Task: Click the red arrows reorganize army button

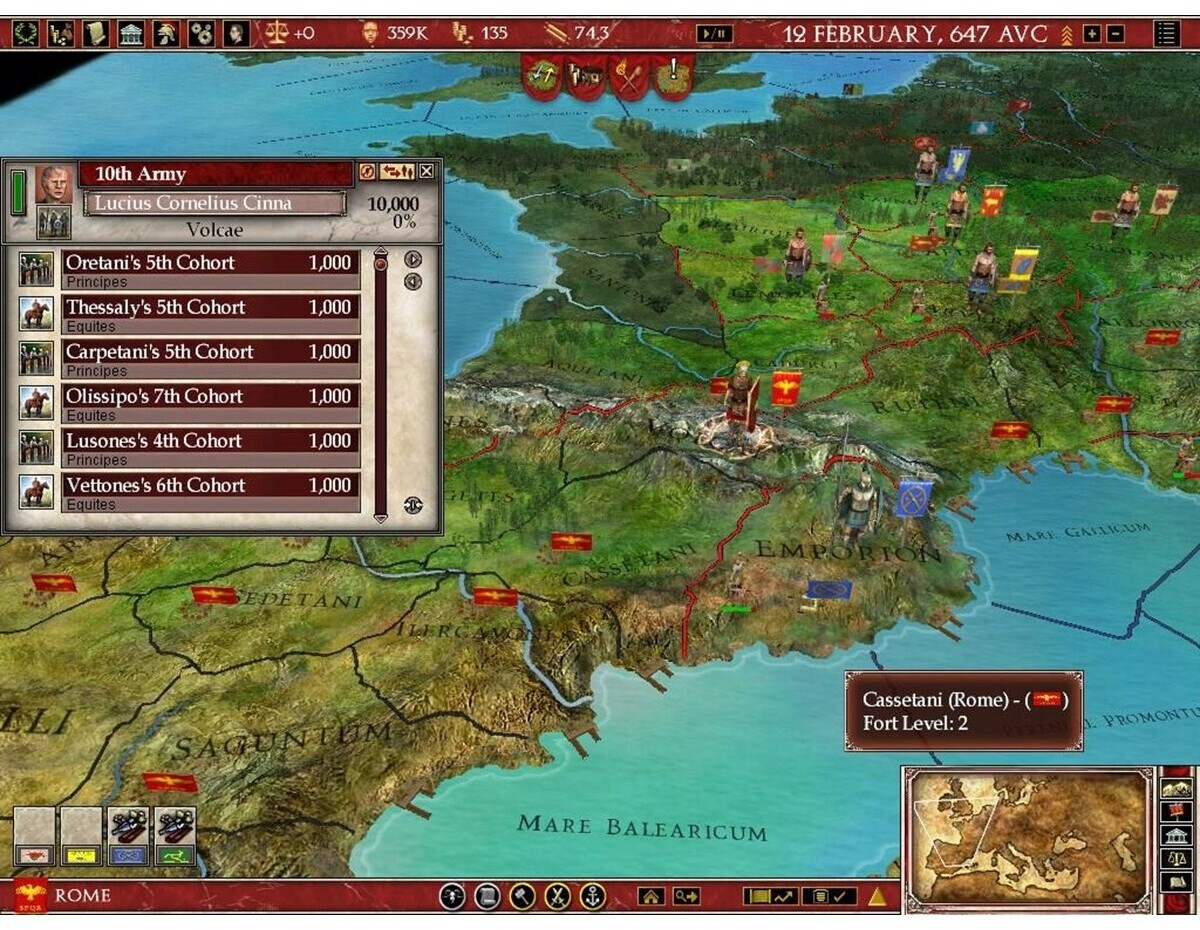Action: pyautogui.click(x=397, y=172)
